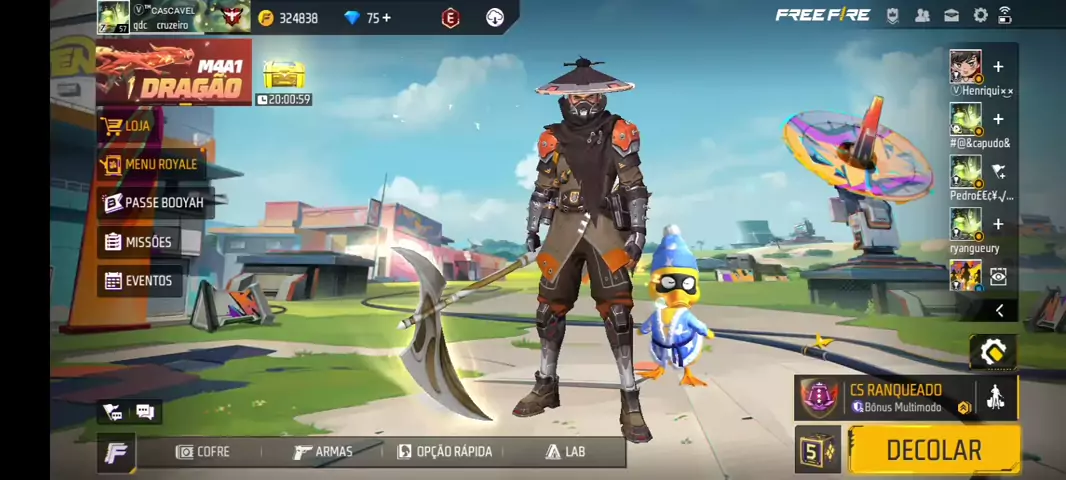
Task: Open the player profile avatar
Action: pos(113,17)
